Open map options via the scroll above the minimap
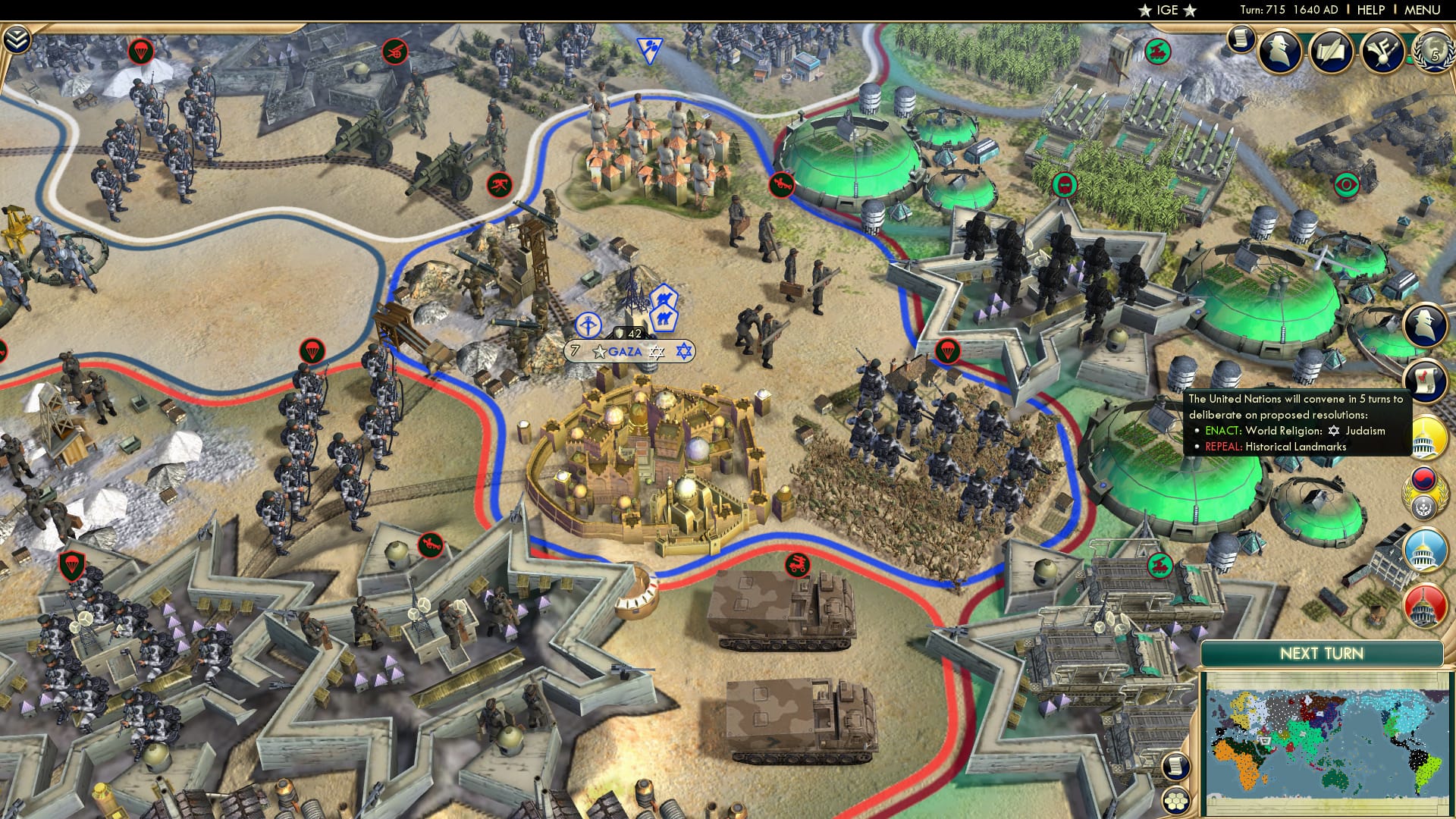 pos(1176,766)
